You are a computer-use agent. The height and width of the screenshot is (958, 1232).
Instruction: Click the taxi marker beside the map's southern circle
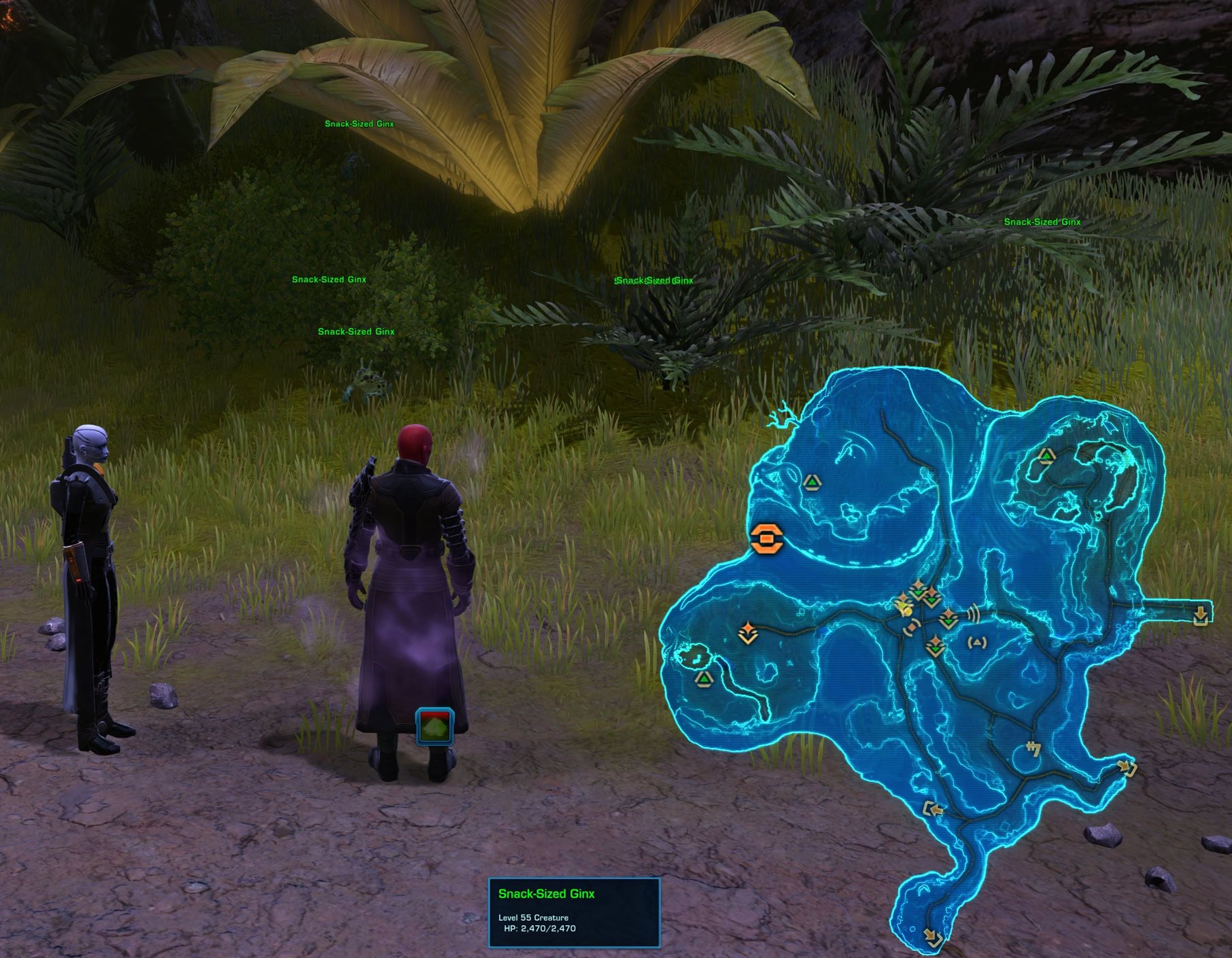coord(1033,749)
